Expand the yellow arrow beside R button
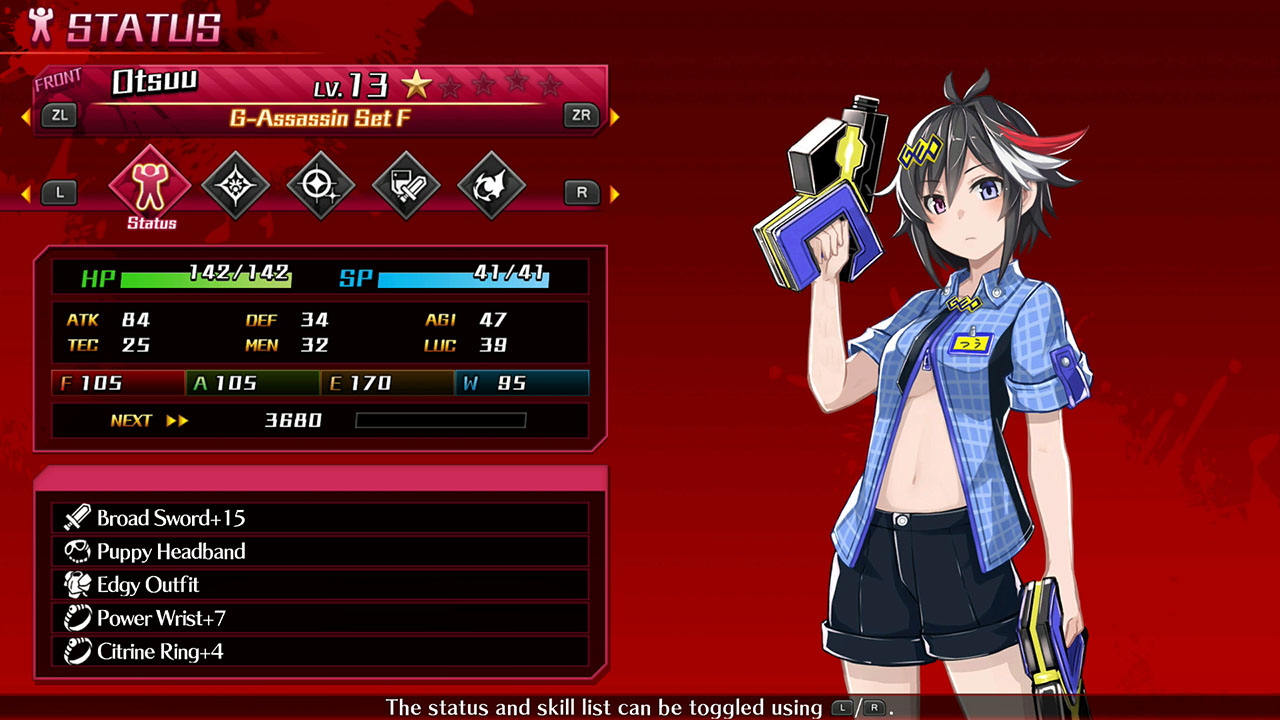1280x720 pixels. coord(615,192)
